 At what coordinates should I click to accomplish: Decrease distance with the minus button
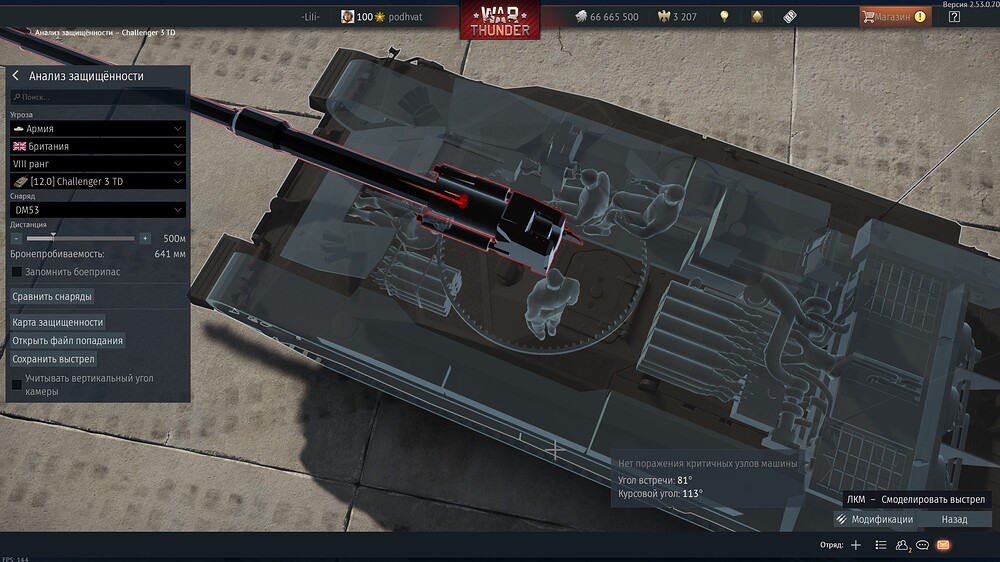(17, 239)
